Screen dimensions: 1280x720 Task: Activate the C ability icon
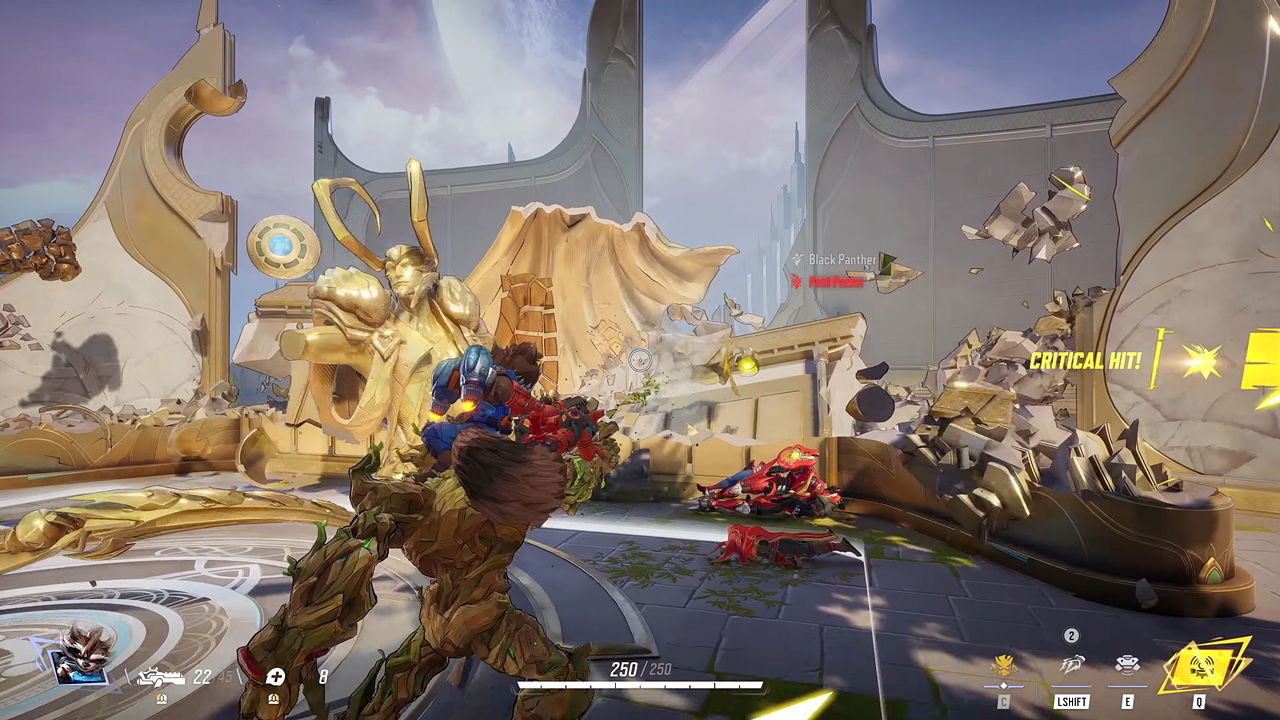1002,664
